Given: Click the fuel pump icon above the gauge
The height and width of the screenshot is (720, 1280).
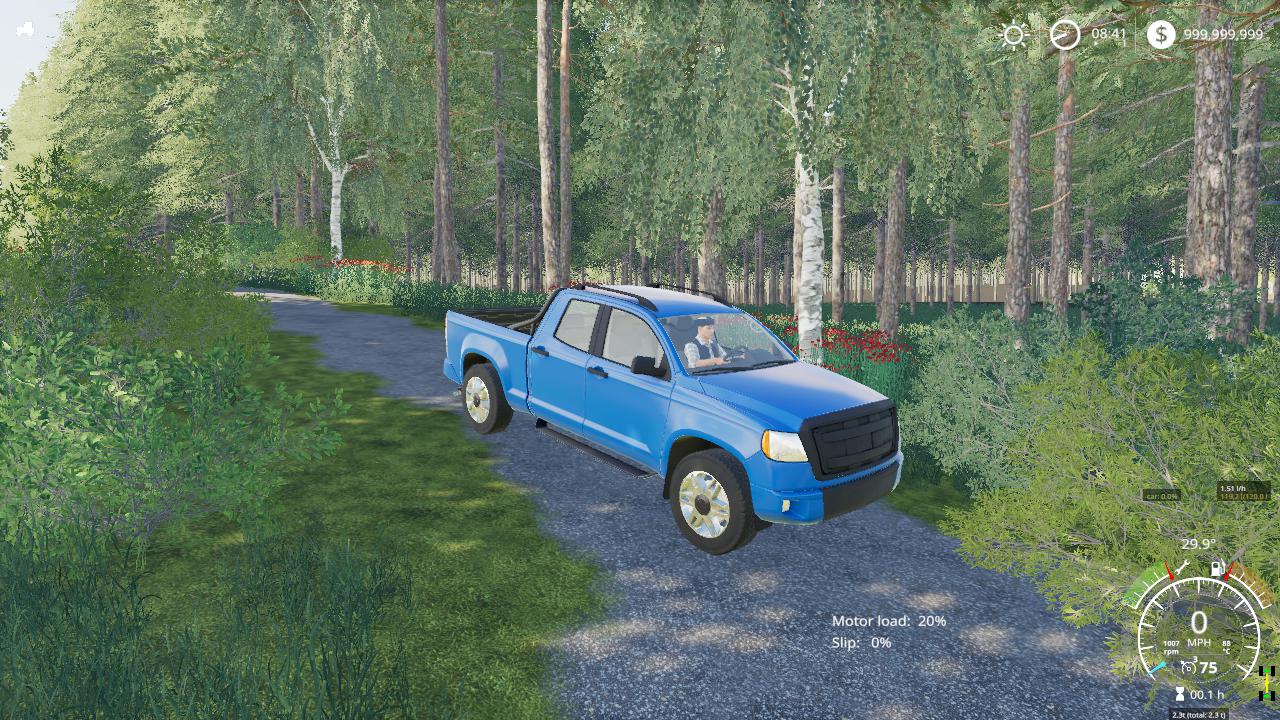Looking at the screenshot, I should [1216, 568].
